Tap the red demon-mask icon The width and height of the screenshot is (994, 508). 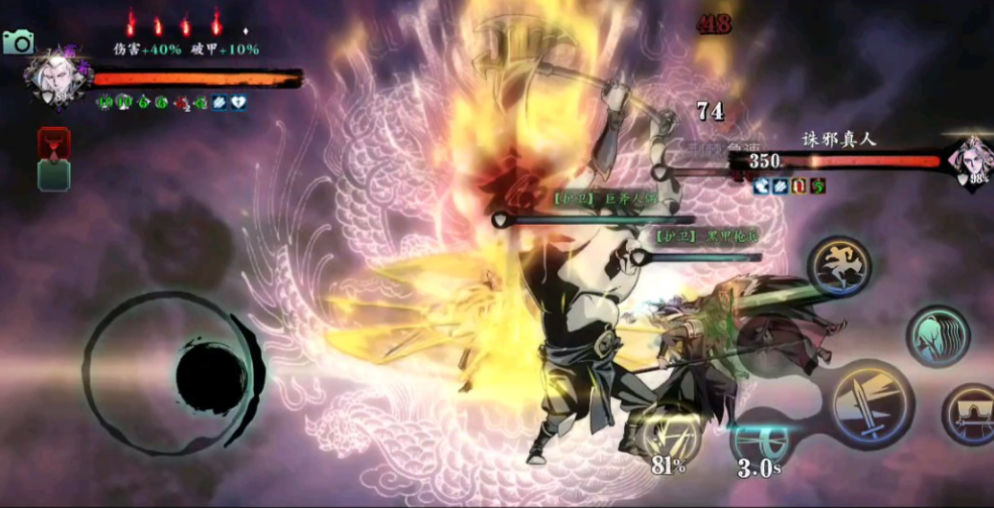pyautogui.click(x=53, y=142)
